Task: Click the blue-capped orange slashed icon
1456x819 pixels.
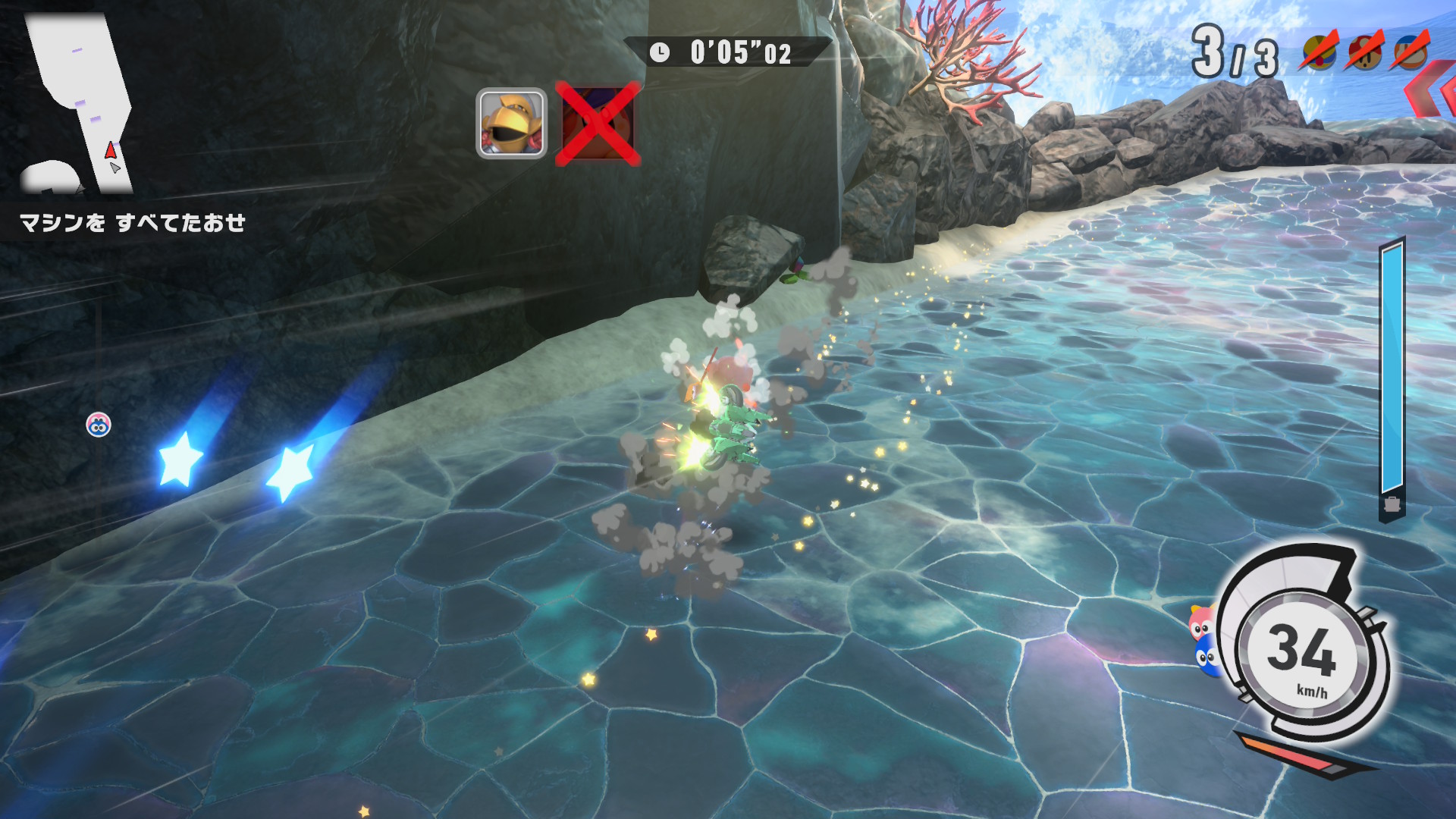Action: tap(1410, 52)
